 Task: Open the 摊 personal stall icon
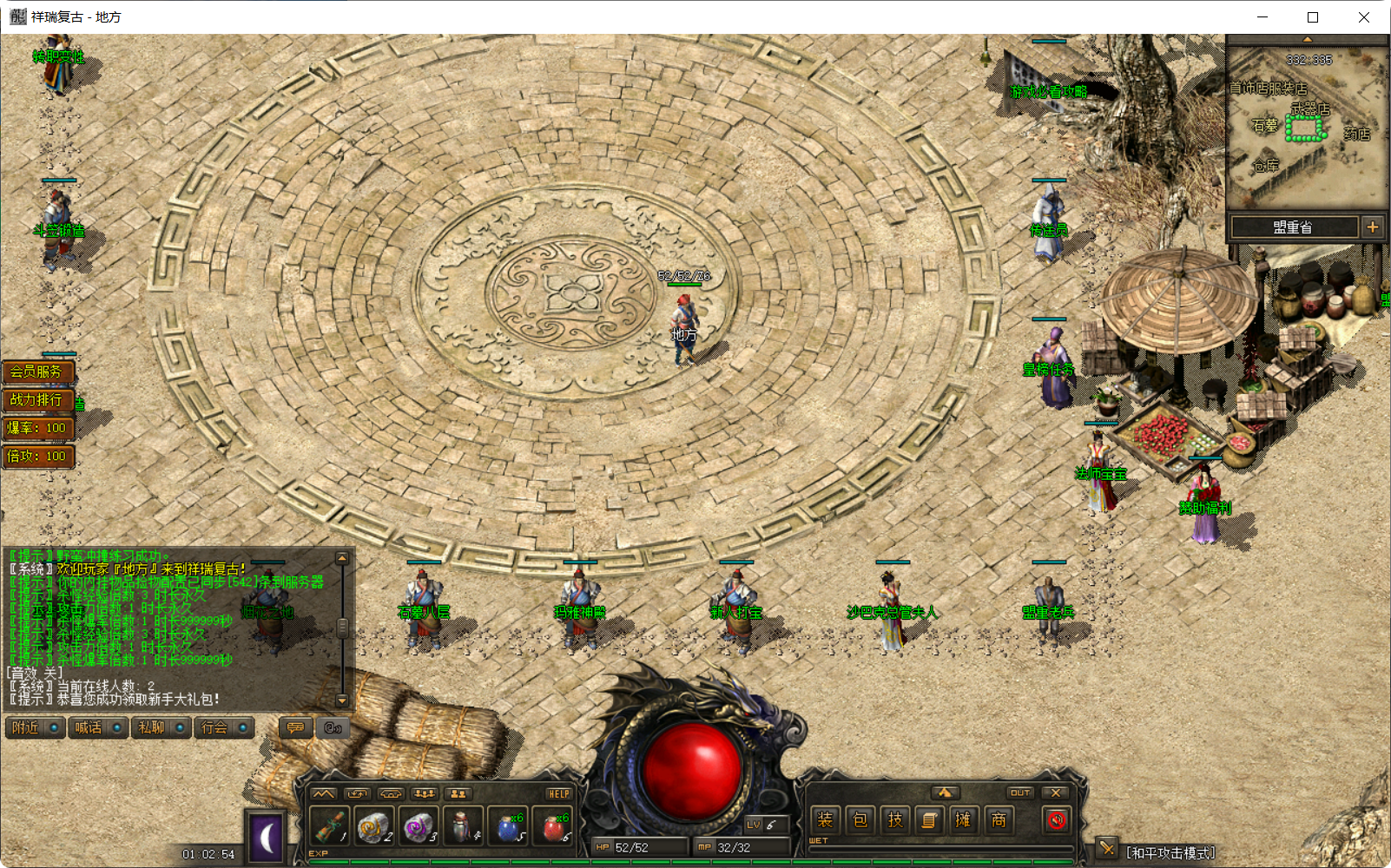963,819
